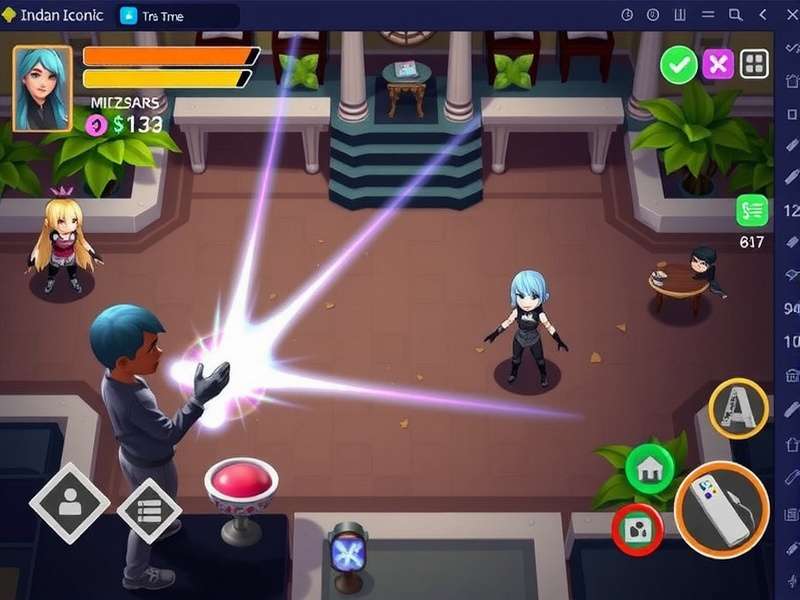Confirm with the green checkmark button

pos(679,66)
